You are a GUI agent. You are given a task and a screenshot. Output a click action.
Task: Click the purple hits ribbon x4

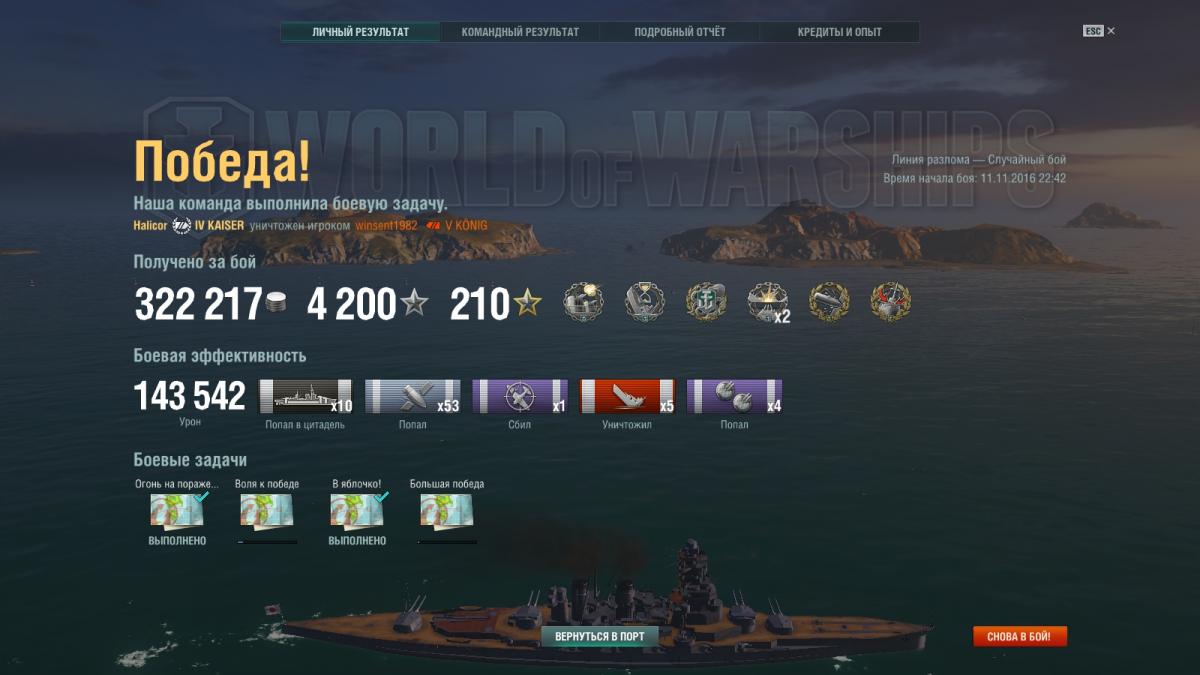click(x=734, y=396)
